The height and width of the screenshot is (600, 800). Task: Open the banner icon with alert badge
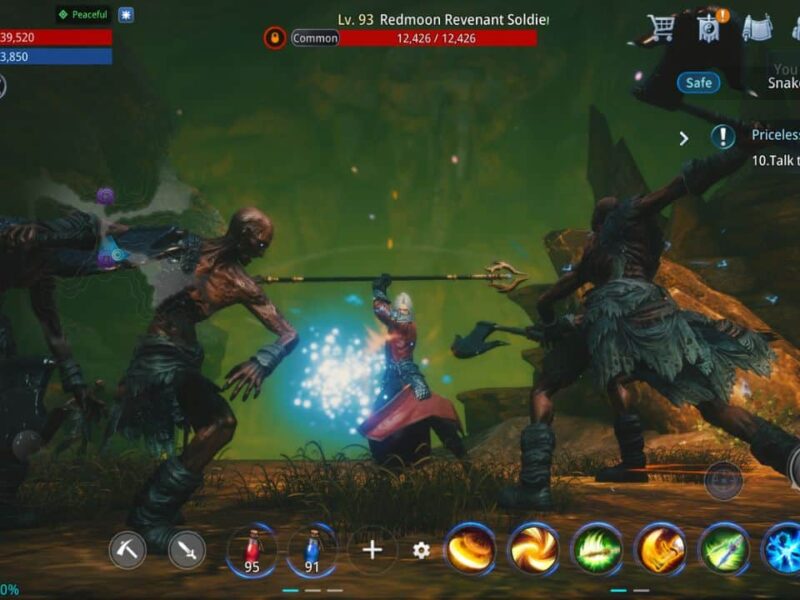pyautogui.click(x=710, y=28)
